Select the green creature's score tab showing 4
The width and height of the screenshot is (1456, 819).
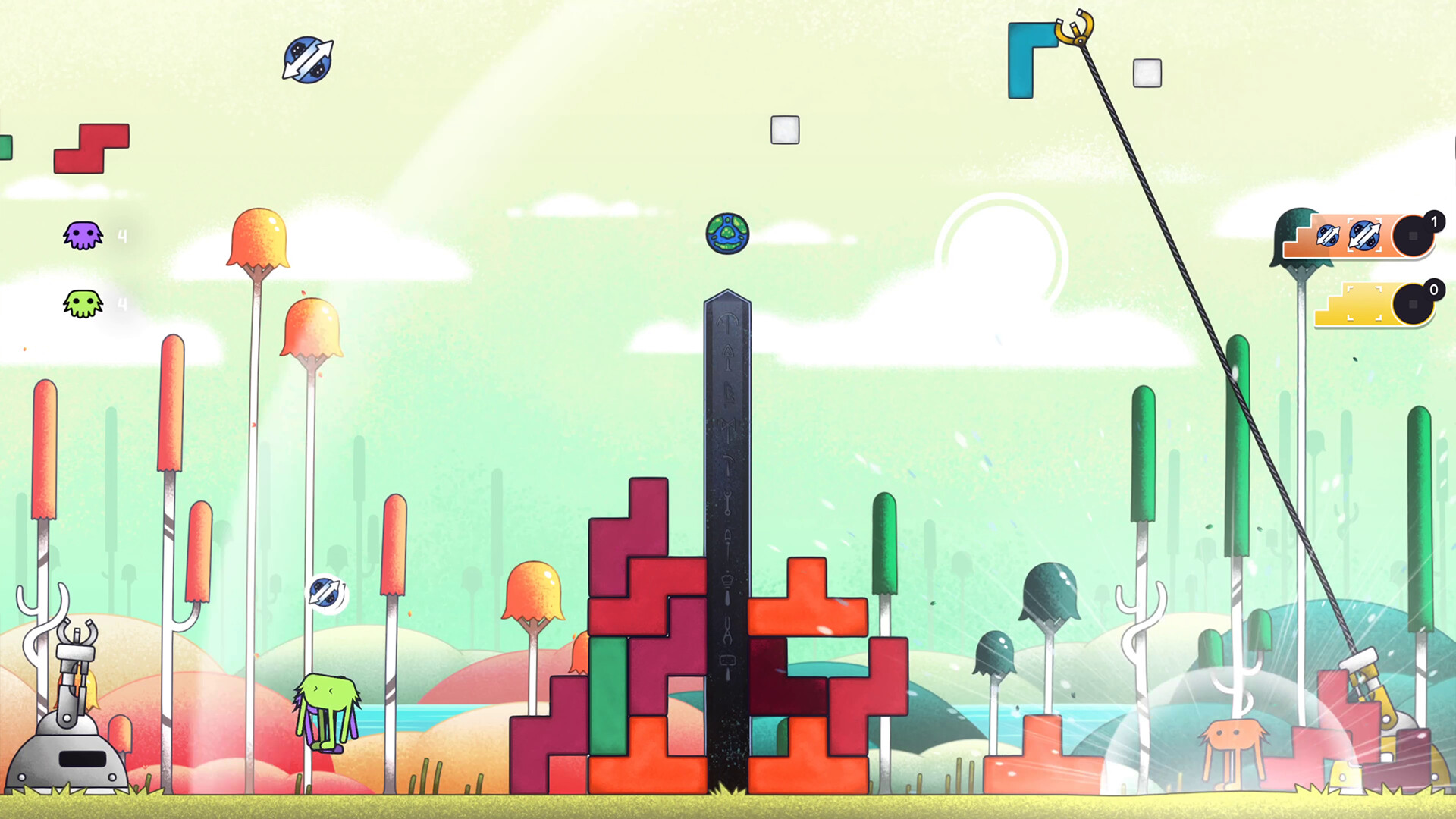pos(121,305)
